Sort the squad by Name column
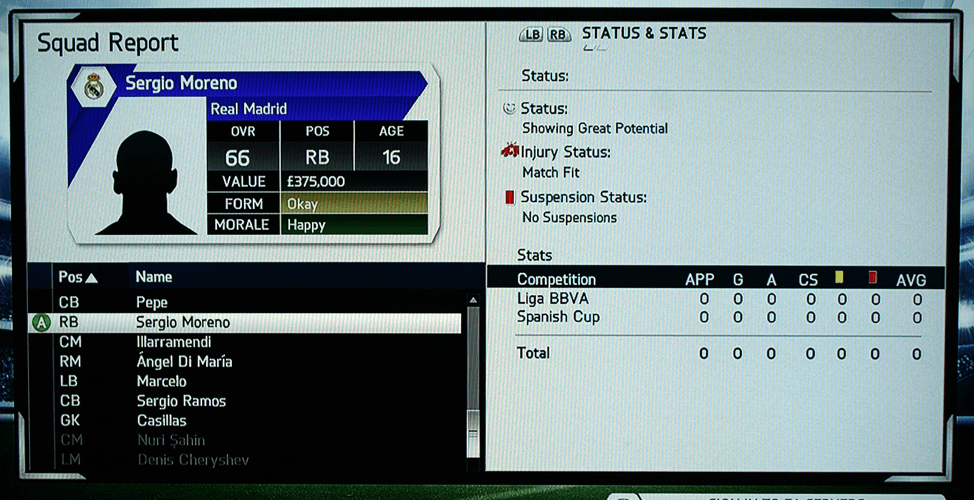This screenshot has height=500, width=974. click(x=154, y=277)
